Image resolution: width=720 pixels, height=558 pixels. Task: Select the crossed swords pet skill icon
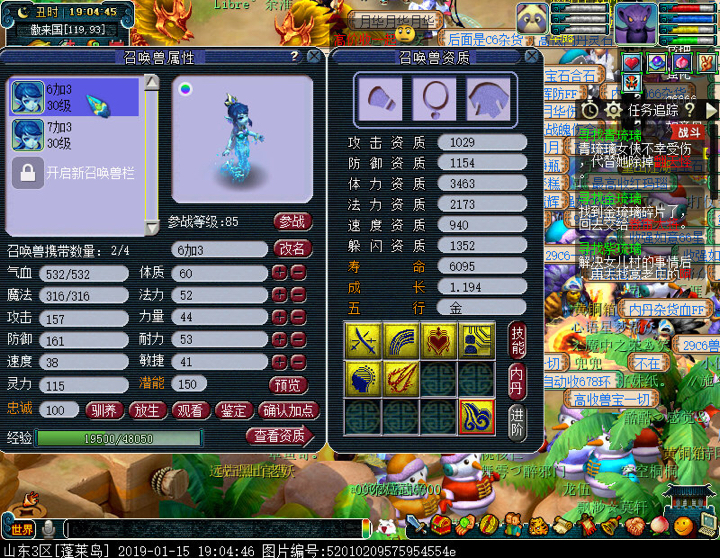(362, 341)
